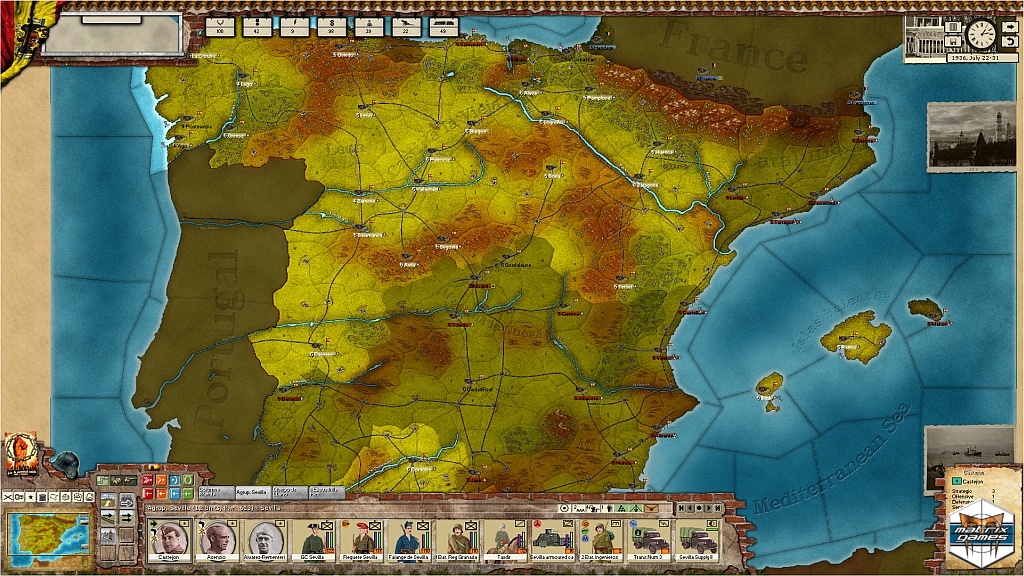The image size is (1024, 576).
Task: Choose the Alvarez-Rementeria leader portrait
Action: coord(265,541)
